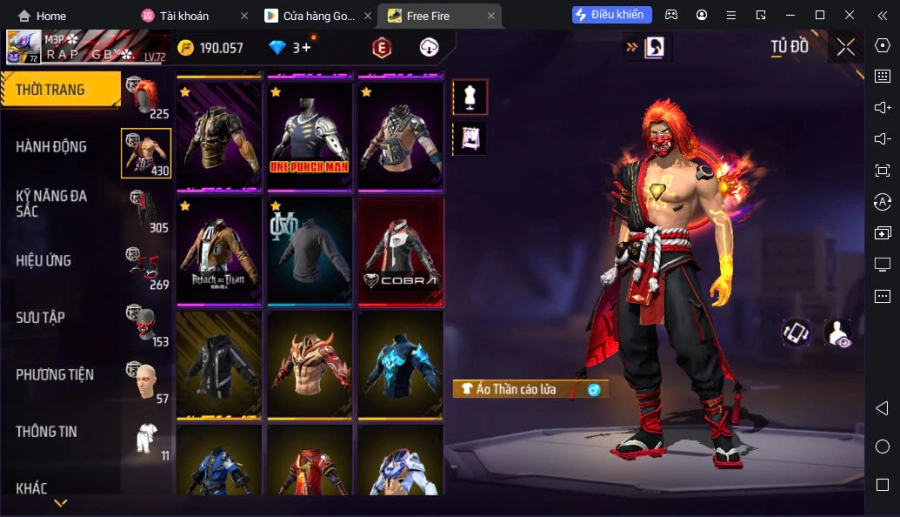The image size is (900, 517).
Task: Select the THỜI TRANG category tab
Action: point(60,90)
